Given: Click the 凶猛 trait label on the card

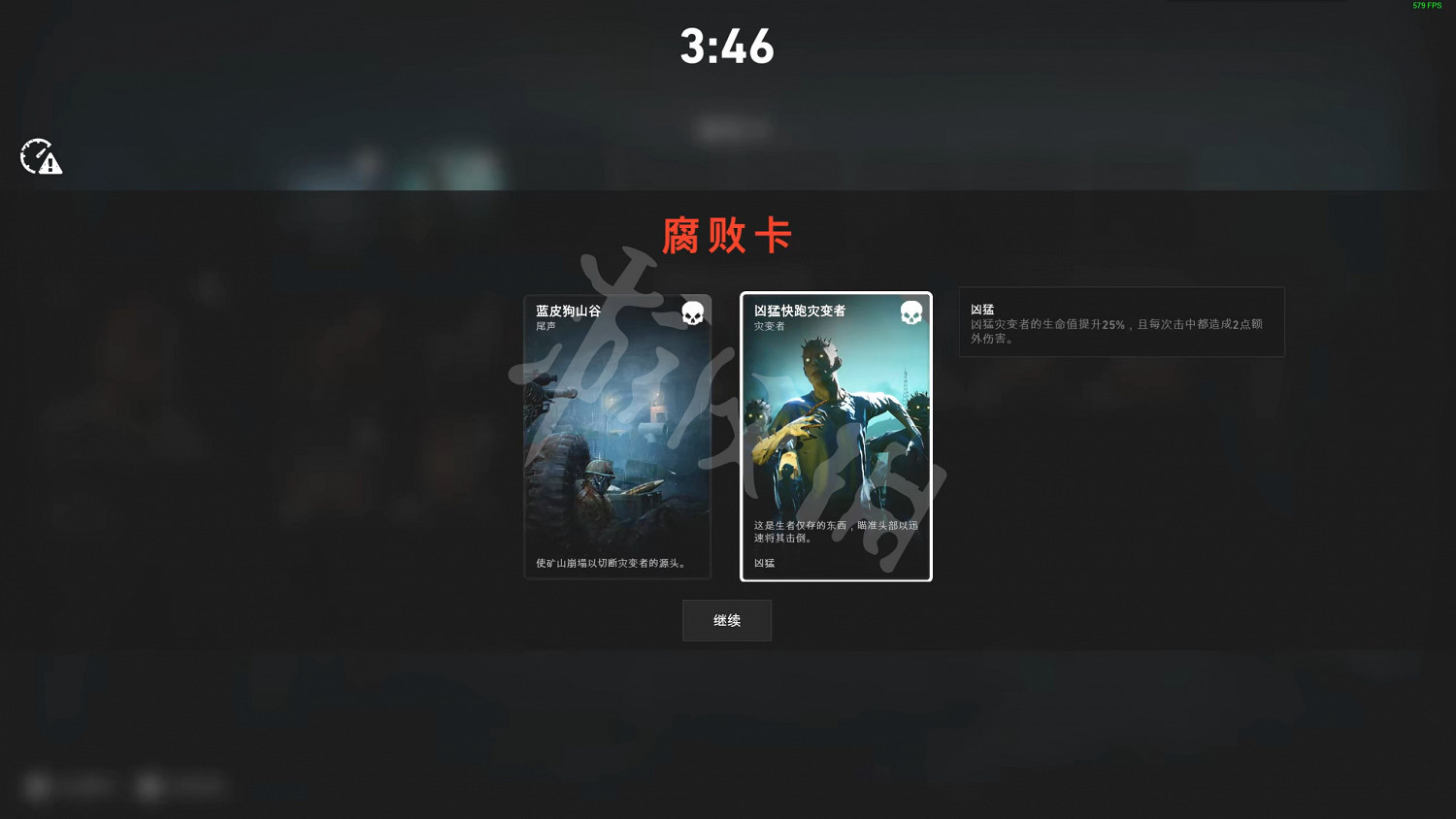Looking at the screenshot, I should [x=763, y=563].
